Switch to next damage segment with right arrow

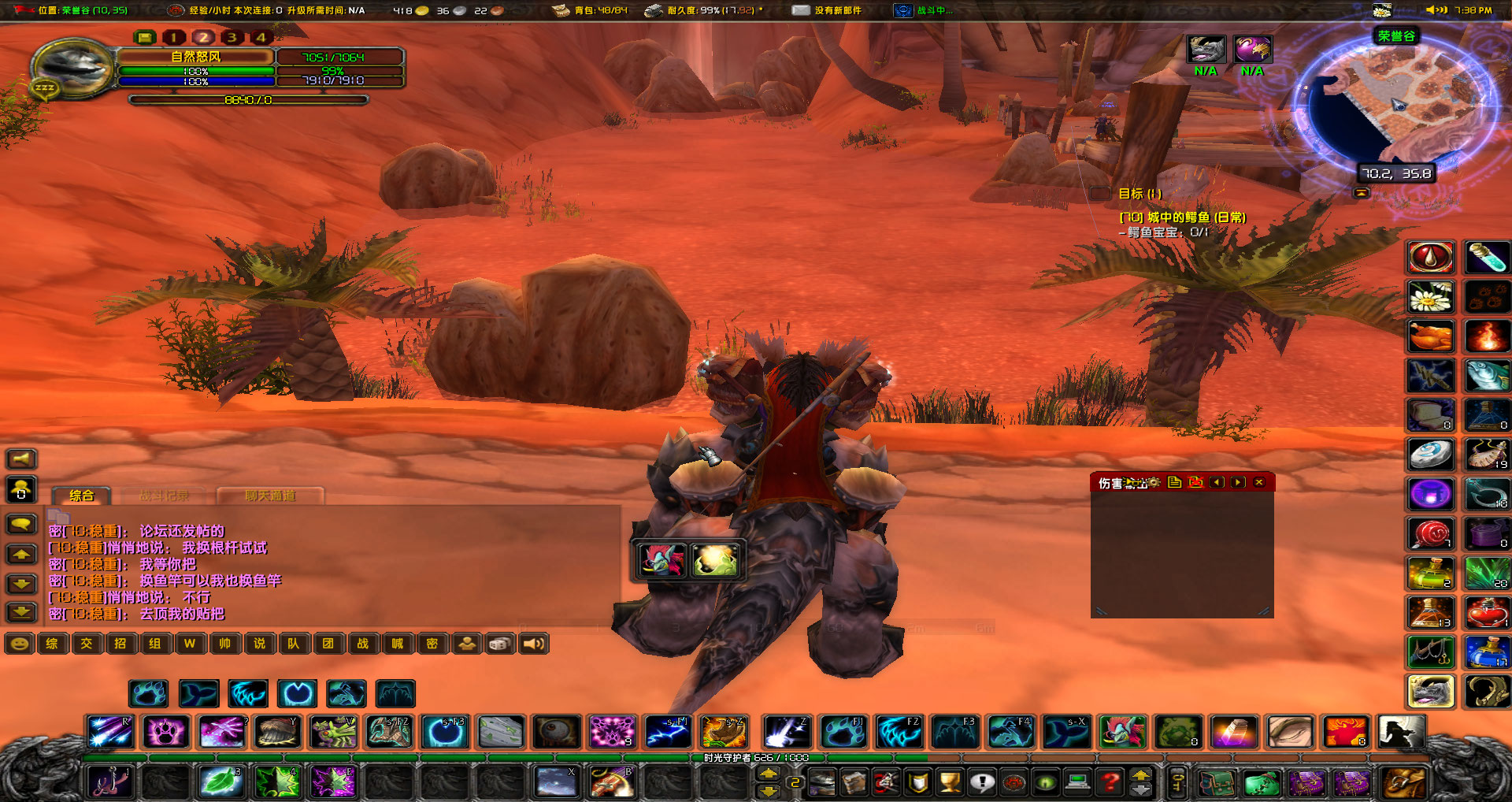1238,482
